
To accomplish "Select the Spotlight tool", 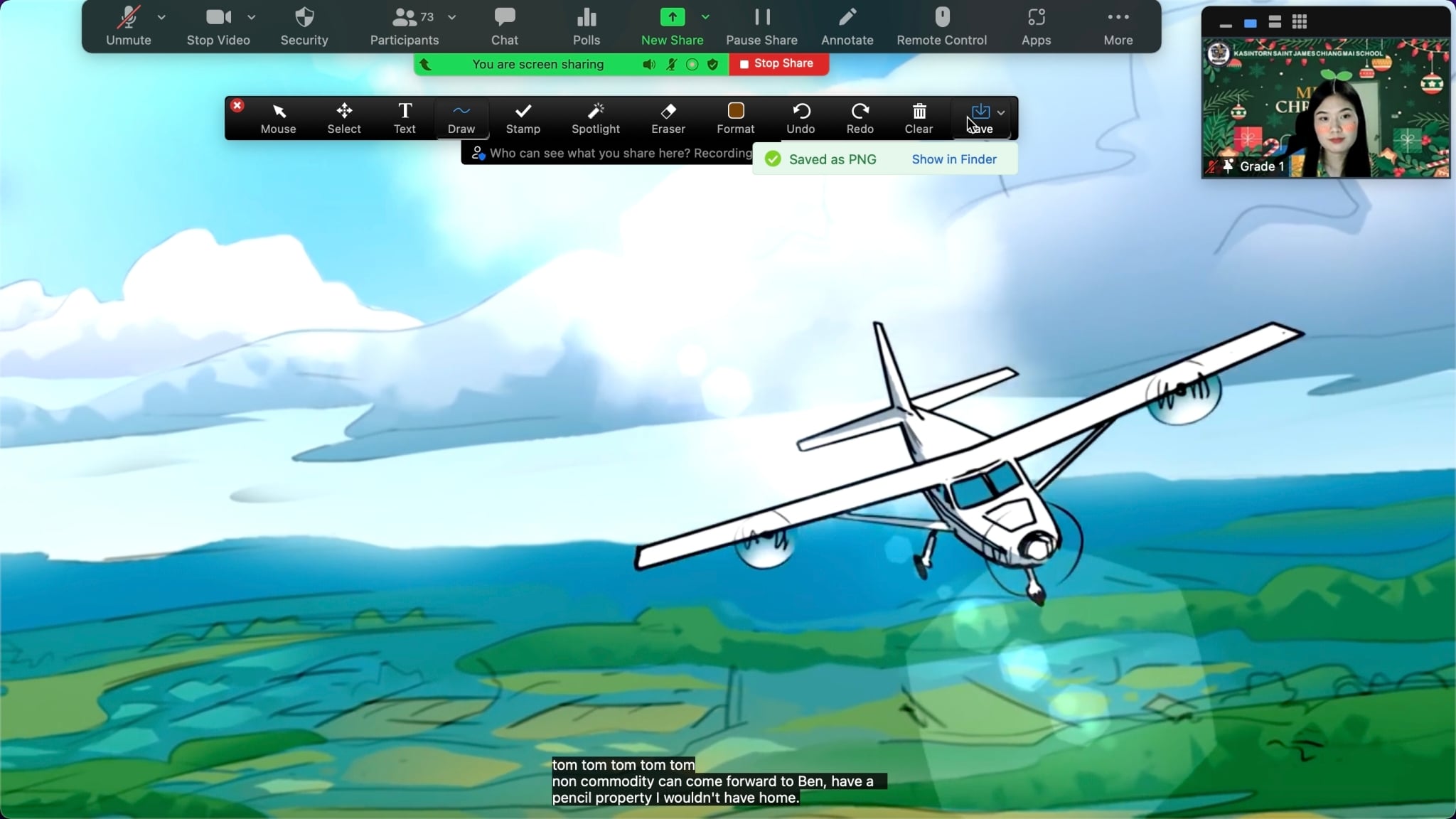I will point(596,118).
